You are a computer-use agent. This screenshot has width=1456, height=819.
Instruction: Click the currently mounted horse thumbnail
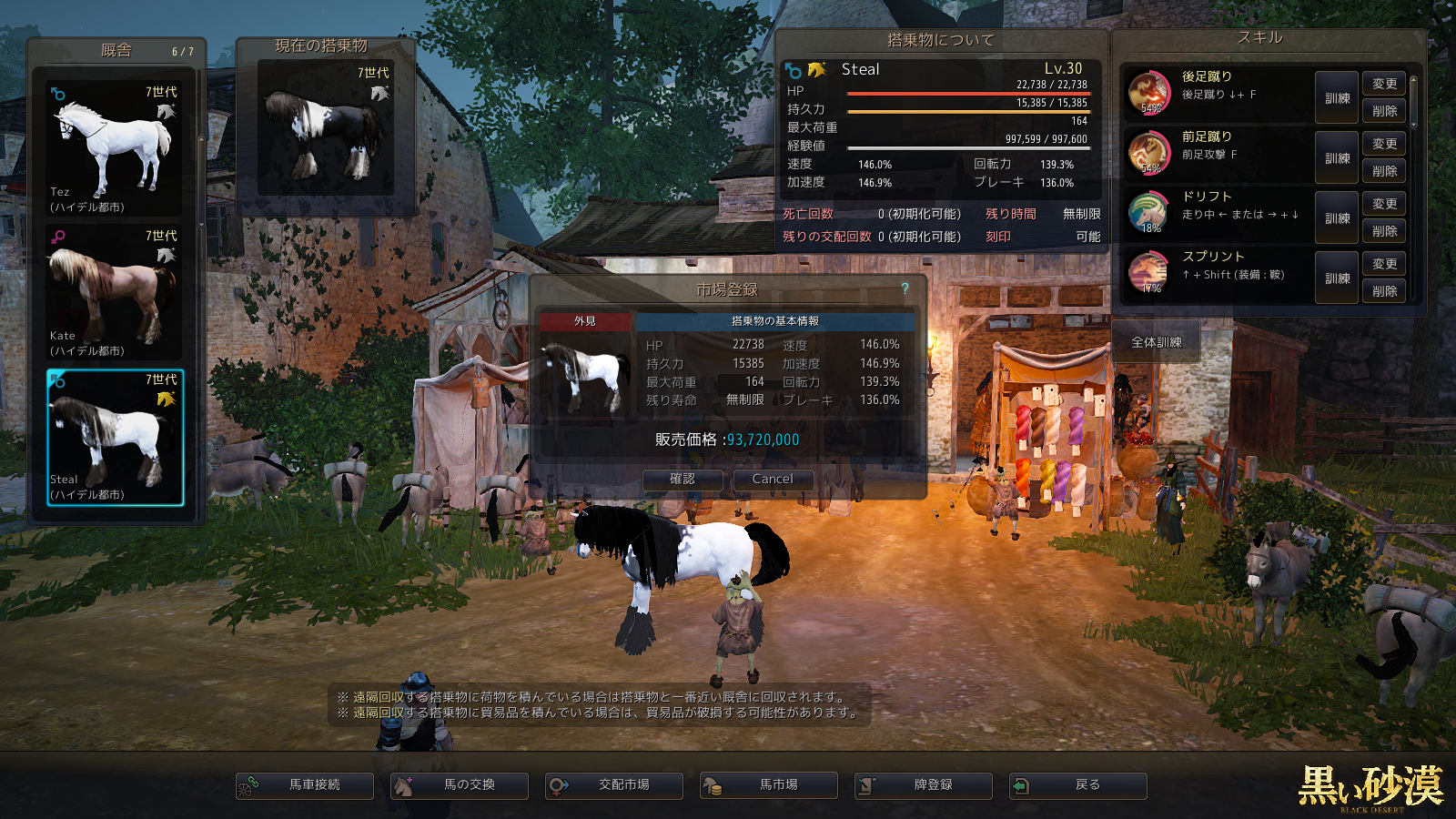click(326, 129)
